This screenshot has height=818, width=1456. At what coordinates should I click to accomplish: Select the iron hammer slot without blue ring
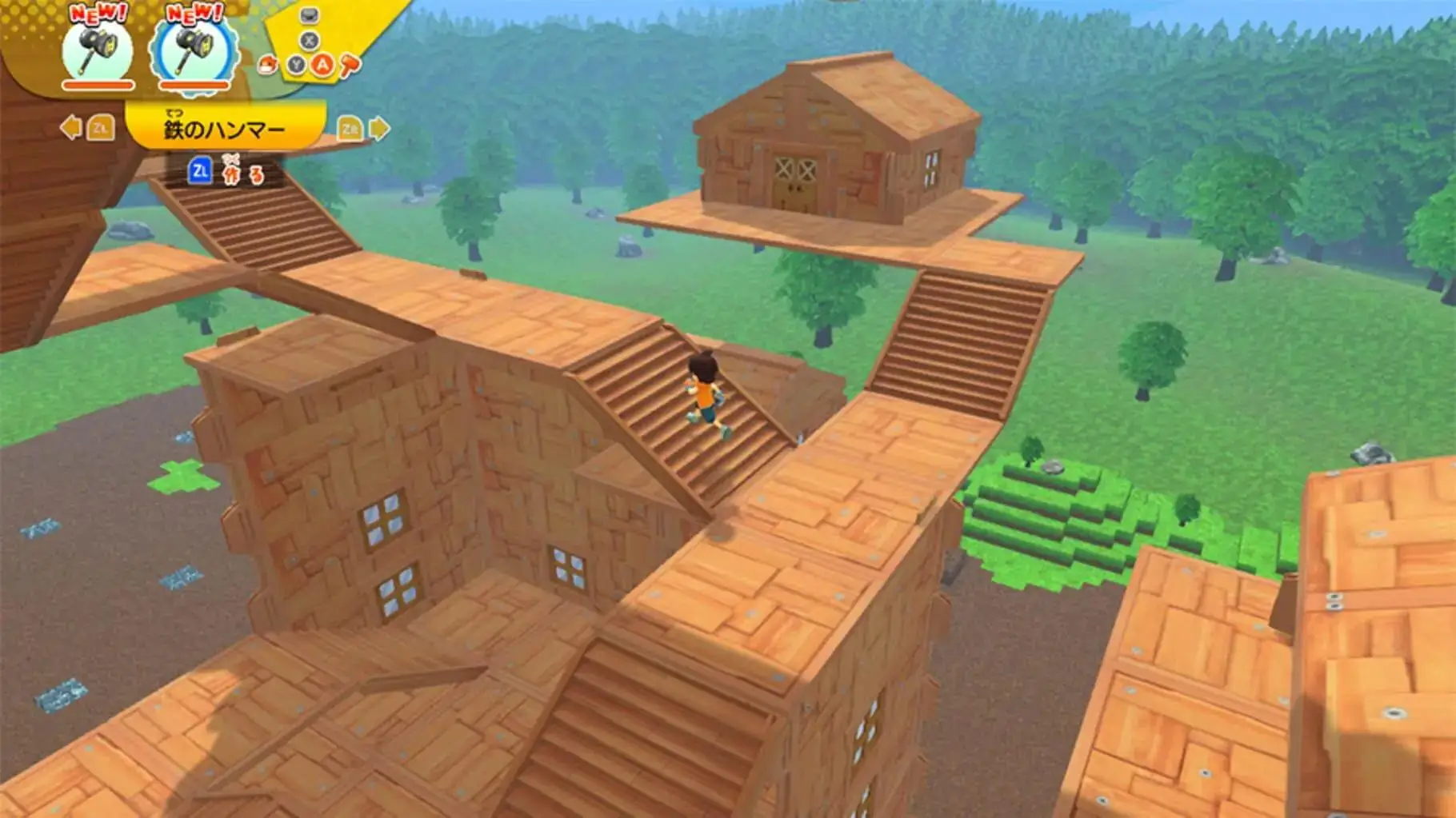[98, 50]
